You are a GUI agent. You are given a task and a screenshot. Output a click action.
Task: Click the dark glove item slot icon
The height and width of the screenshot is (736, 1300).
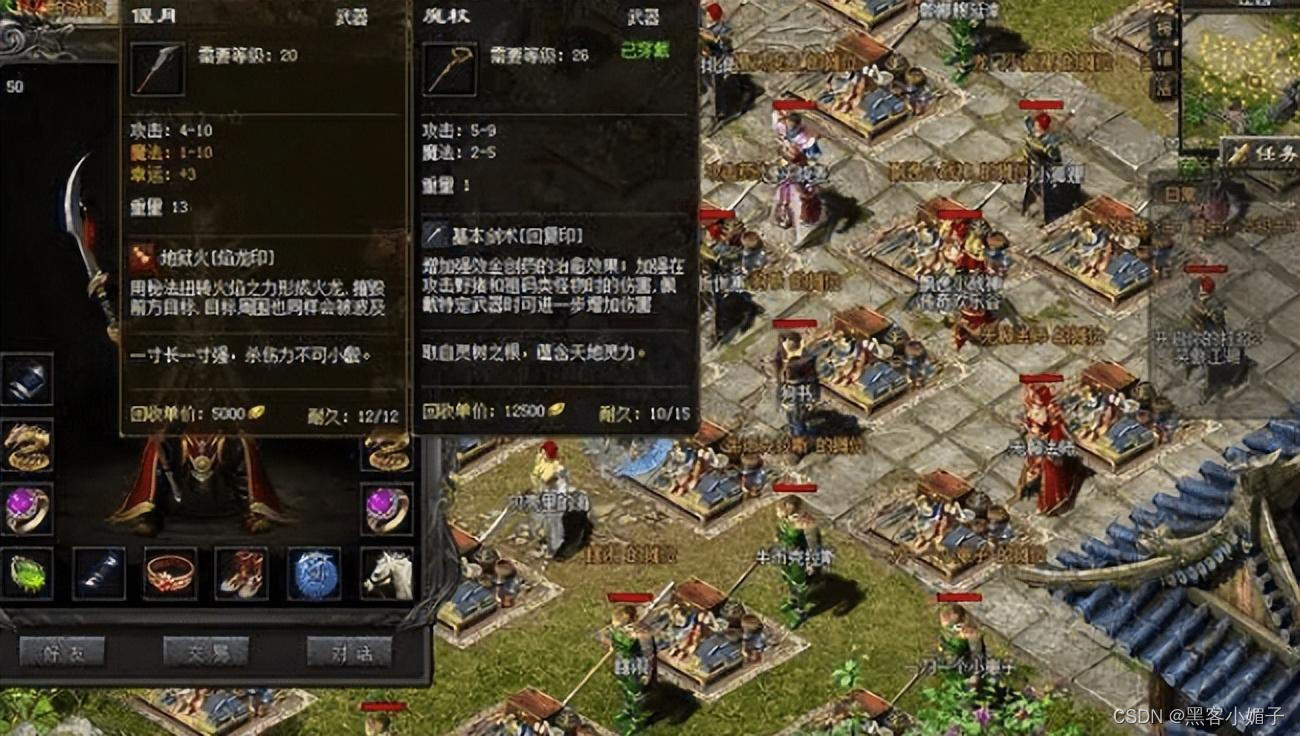click(98, 573)
